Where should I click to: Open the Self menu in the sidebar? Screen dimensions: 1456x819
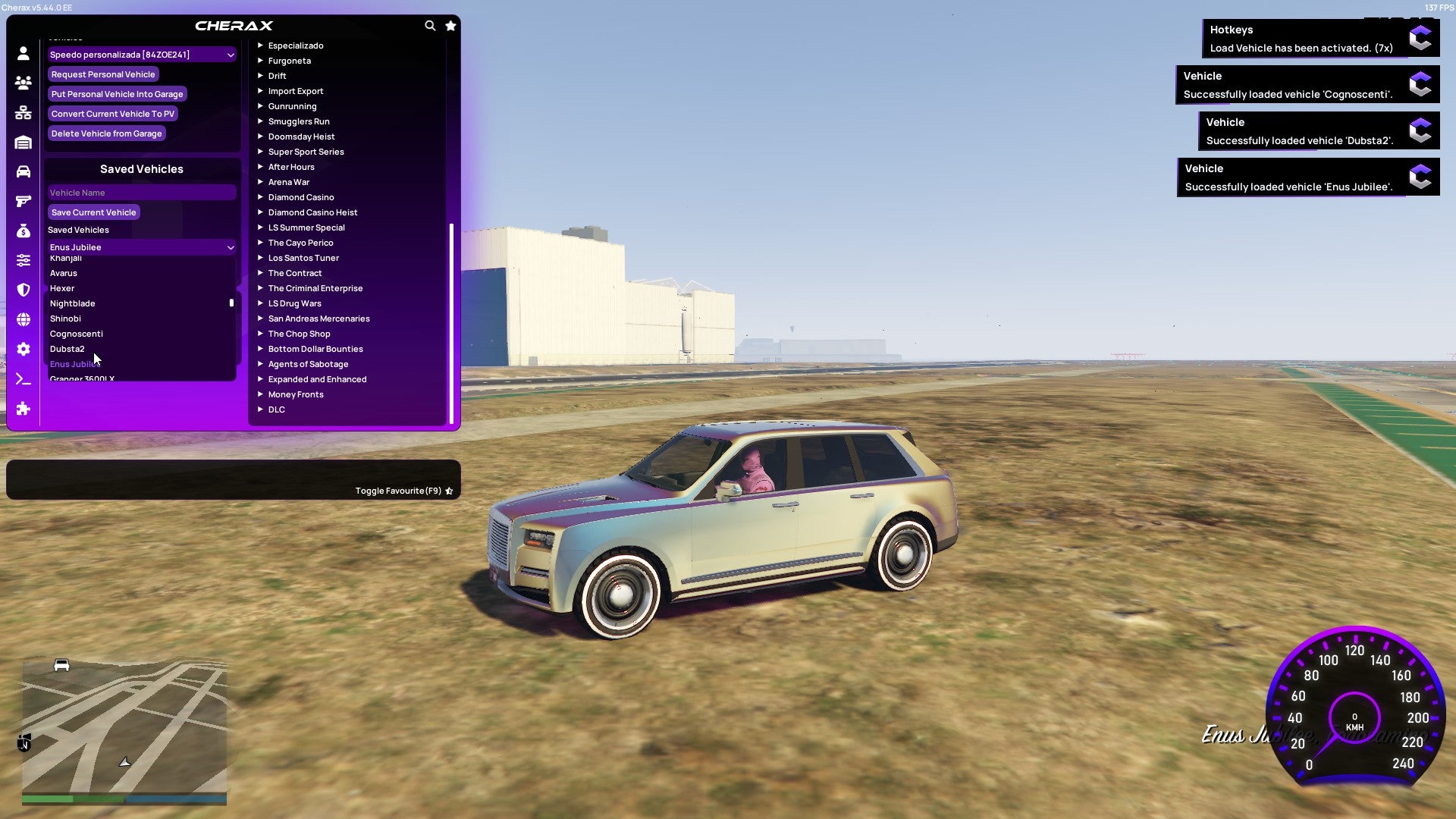tap(24, 53)
